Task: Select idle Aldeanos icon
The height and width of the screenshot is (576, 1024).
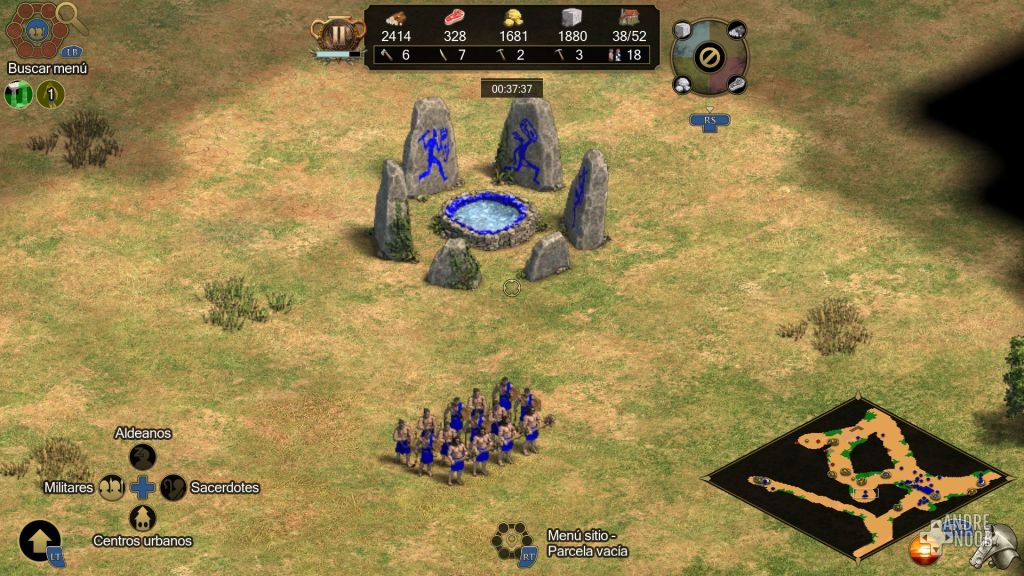Action: click(x=143, y=457)
